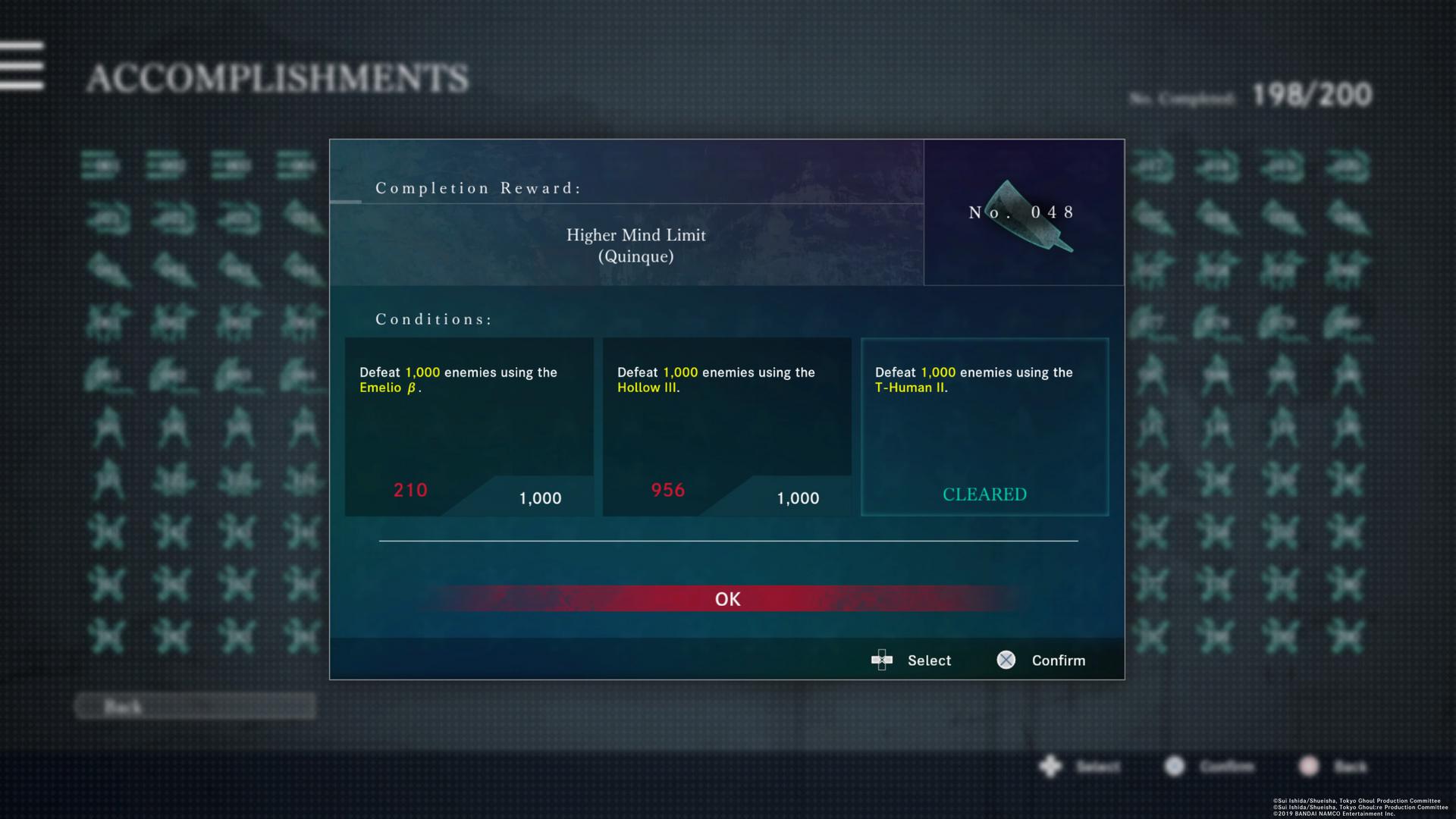Click the blurred Back button
1456x819 pixels.
[x=195, y=707]
